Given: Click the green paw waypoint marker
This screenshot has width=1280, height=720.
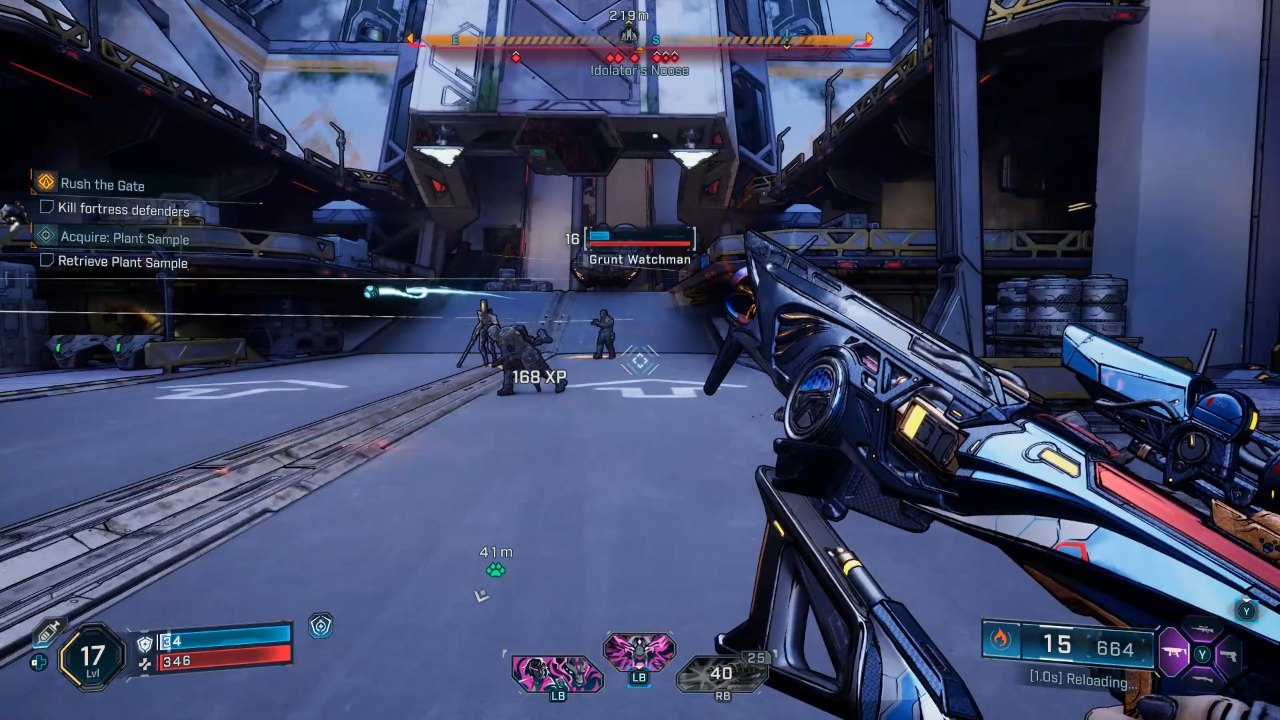Looking at the screenshot, I should click(495, 570).
